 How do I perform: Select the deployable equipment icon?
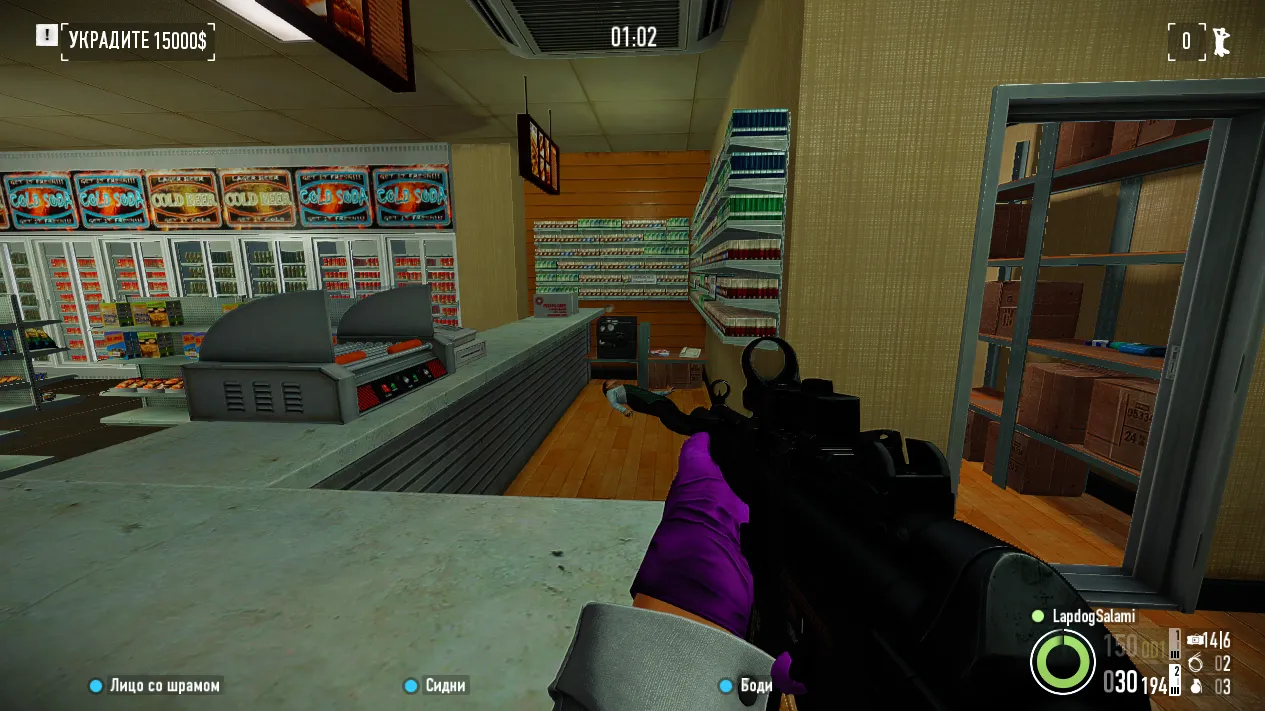click(1196, 640)
